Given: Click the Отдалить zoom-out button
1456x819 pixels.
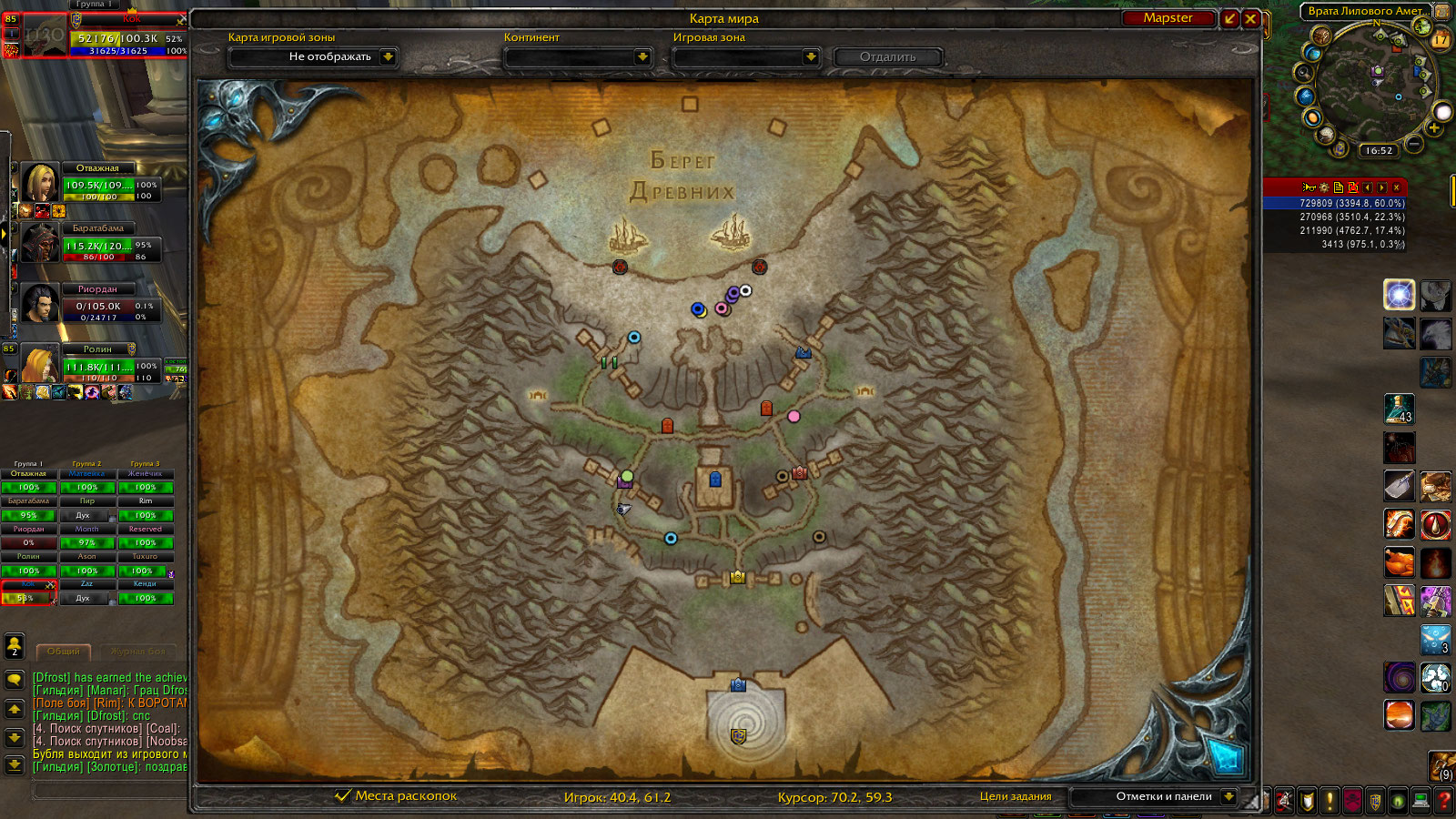Looking at the screenshot, I should (887, 56).
